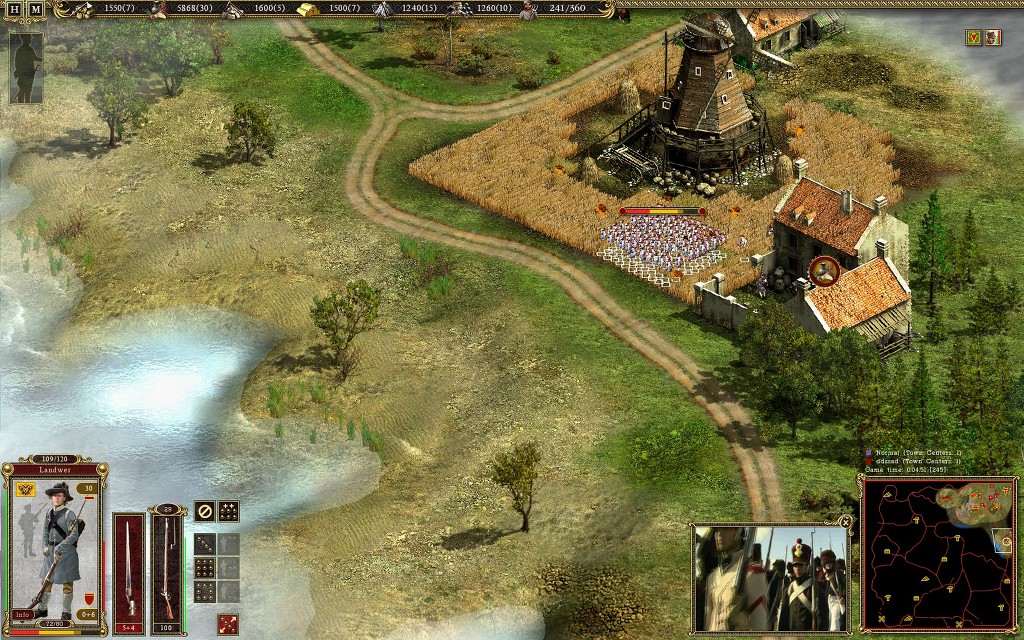The image size is (1024, 640).
Task: Click the H button in the top bar
Action: pos(15,9)
